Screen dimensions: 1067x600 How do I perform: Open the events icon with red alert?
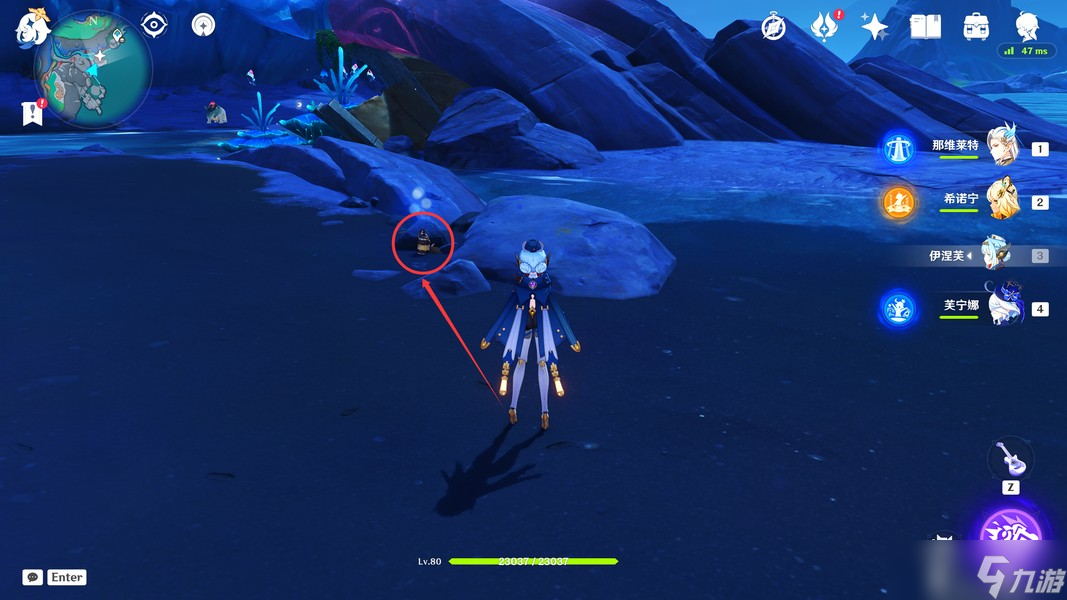823,27
